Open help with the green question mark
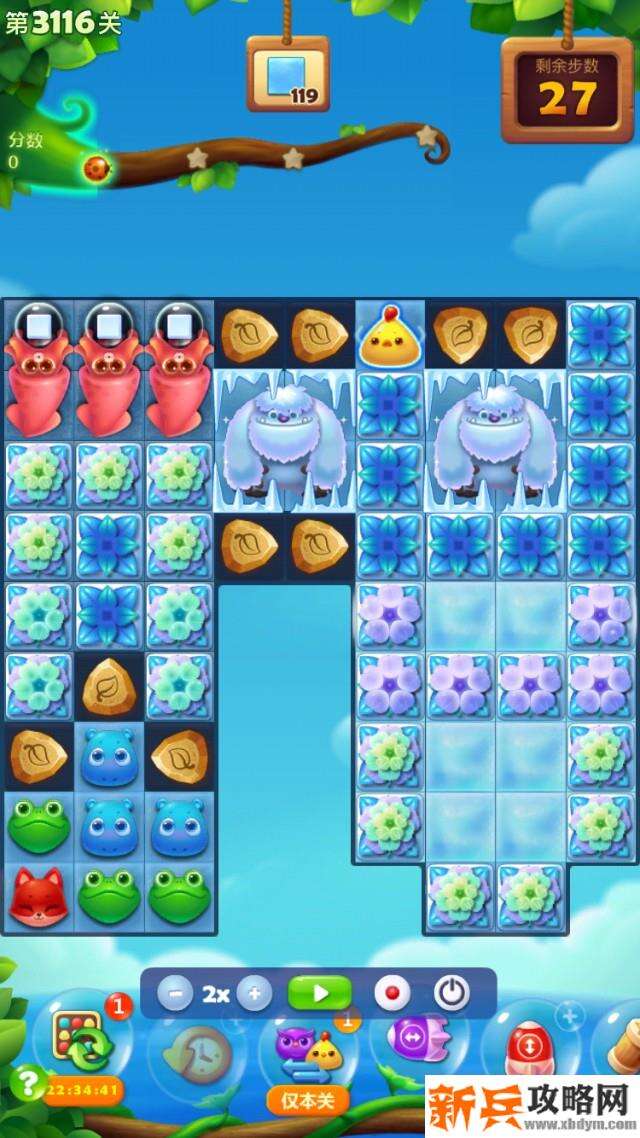This screenshot has height=1138, width=640. 30,1083
